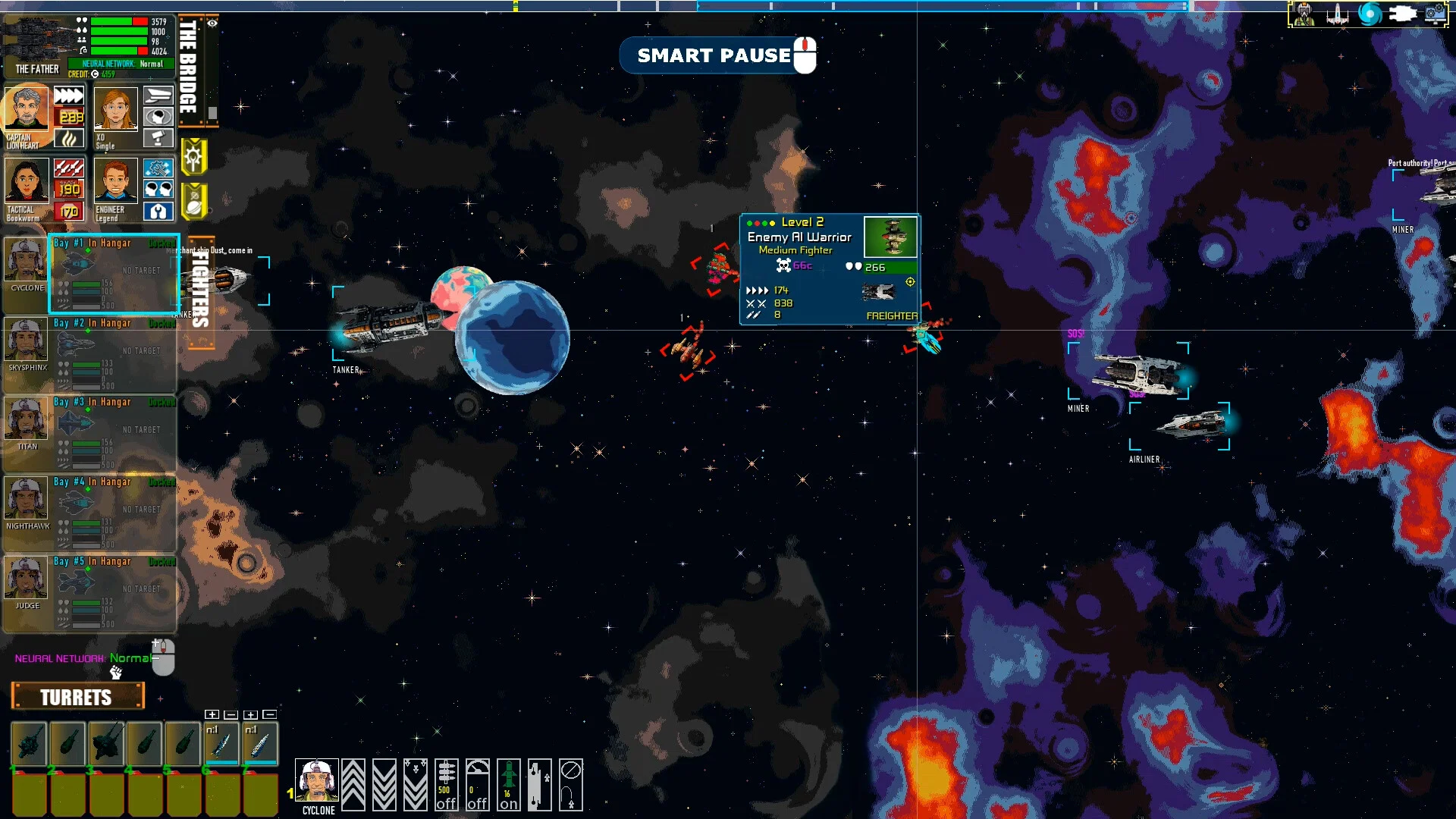The width and height of the screenshot is (1456, 819).
Task: Toggle the fighter missile 'on' button
Action: coord(508,785)
